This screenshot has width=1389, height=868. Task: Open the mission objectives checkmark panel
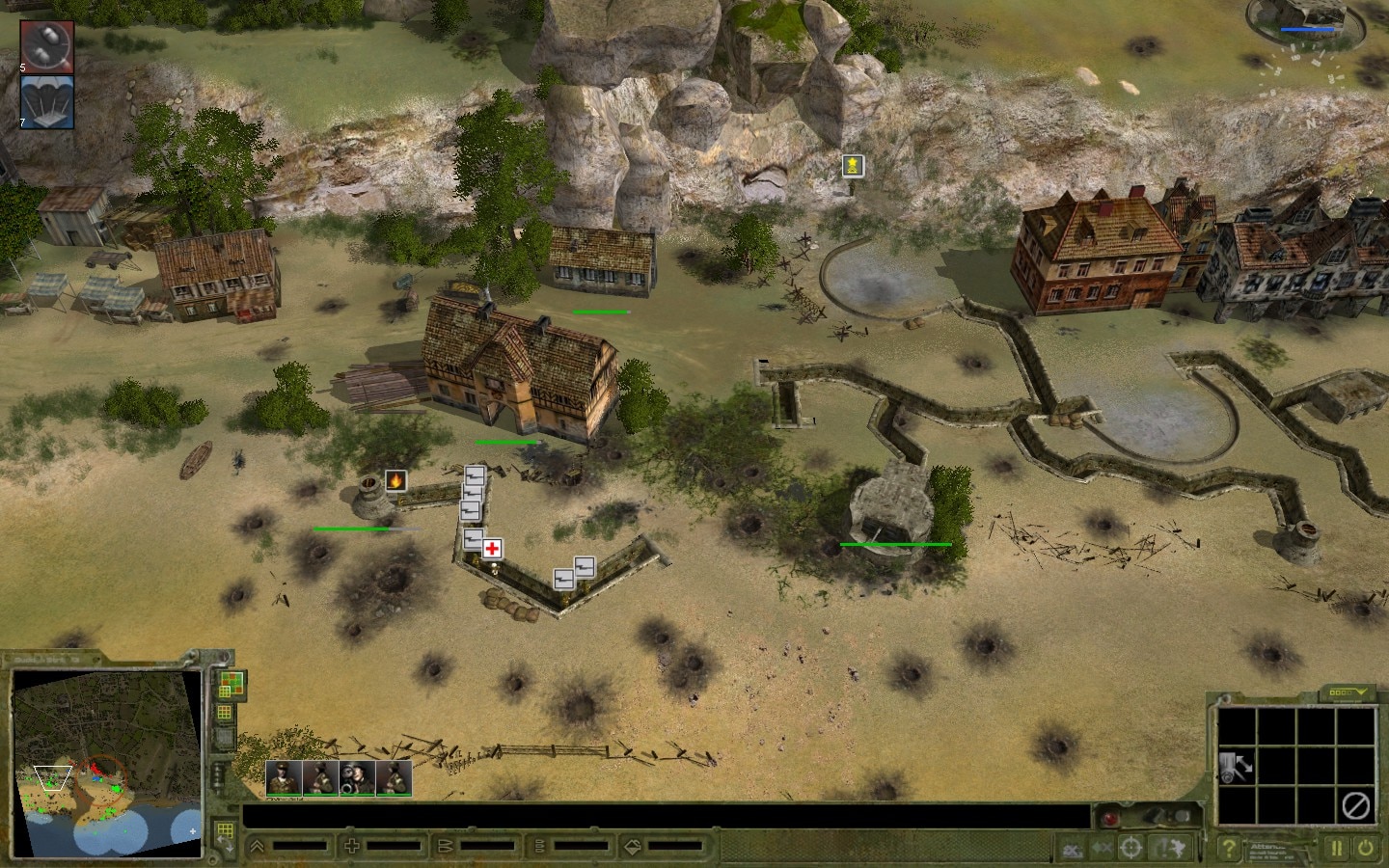(1348, 692)
